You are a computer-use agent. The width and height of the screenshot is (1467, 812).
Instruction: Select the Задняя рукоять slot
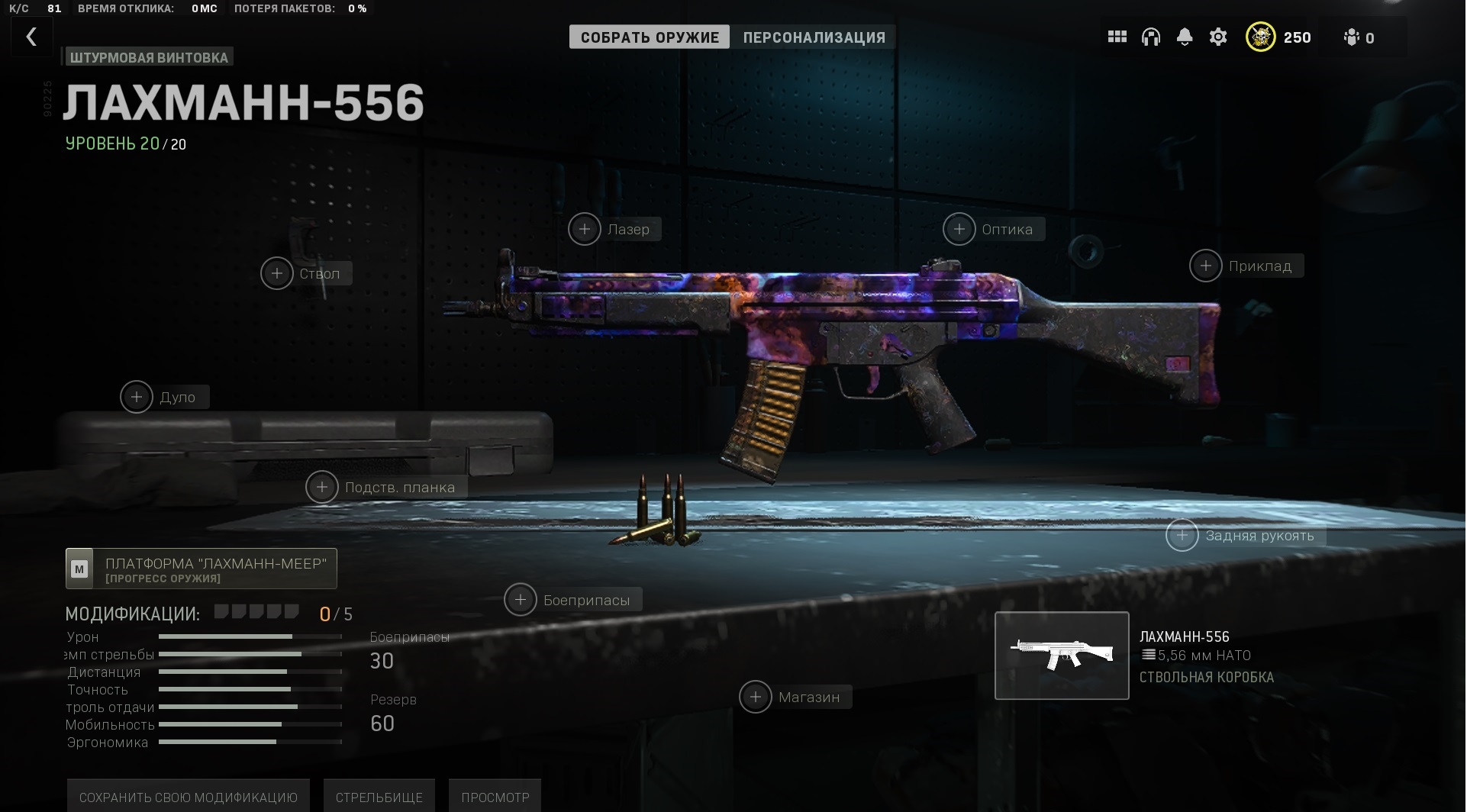point(1182,536)
